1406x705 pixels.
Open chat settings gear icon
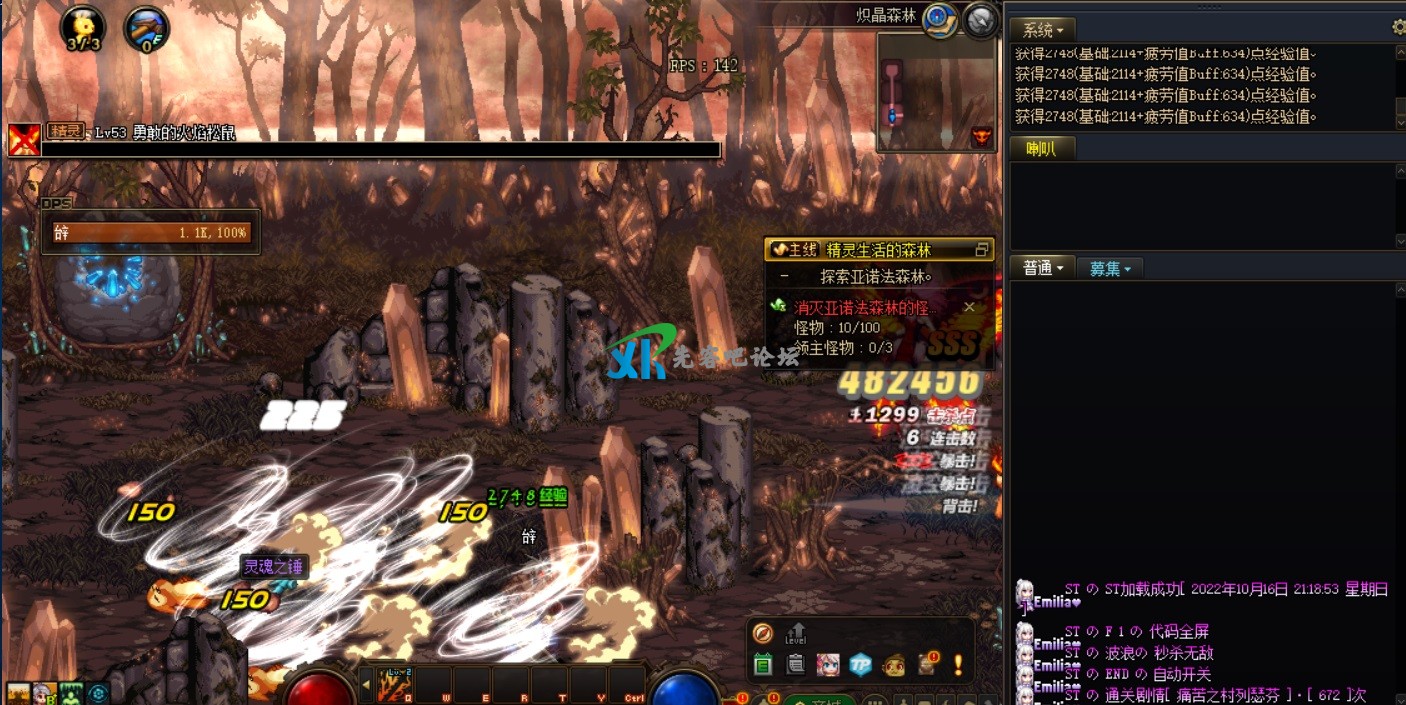tap(1398, 28)
